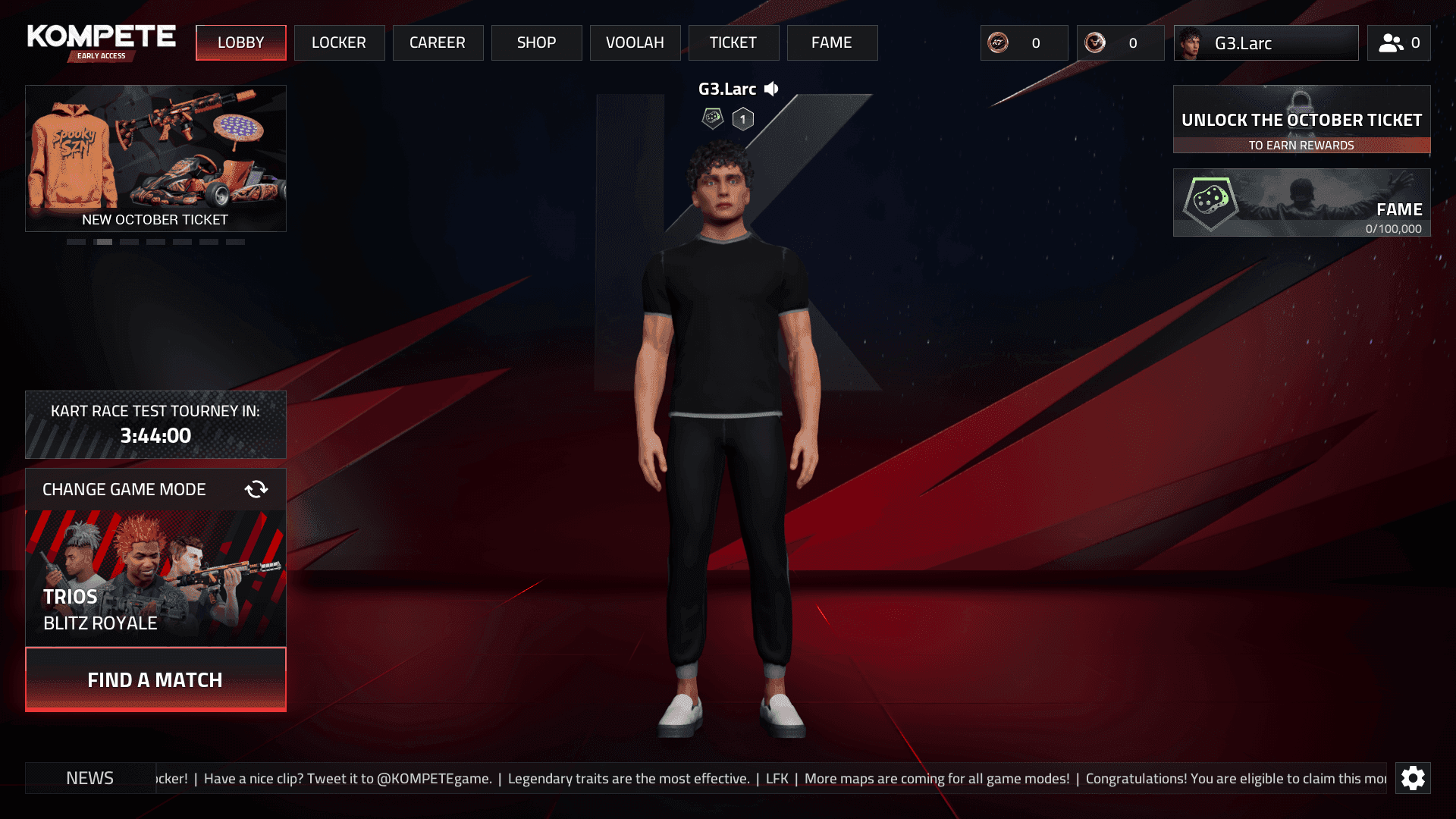Viewport: 1456px width, 819px height.
Task: Select the CAREER menu item
Action: coord(438,42)
